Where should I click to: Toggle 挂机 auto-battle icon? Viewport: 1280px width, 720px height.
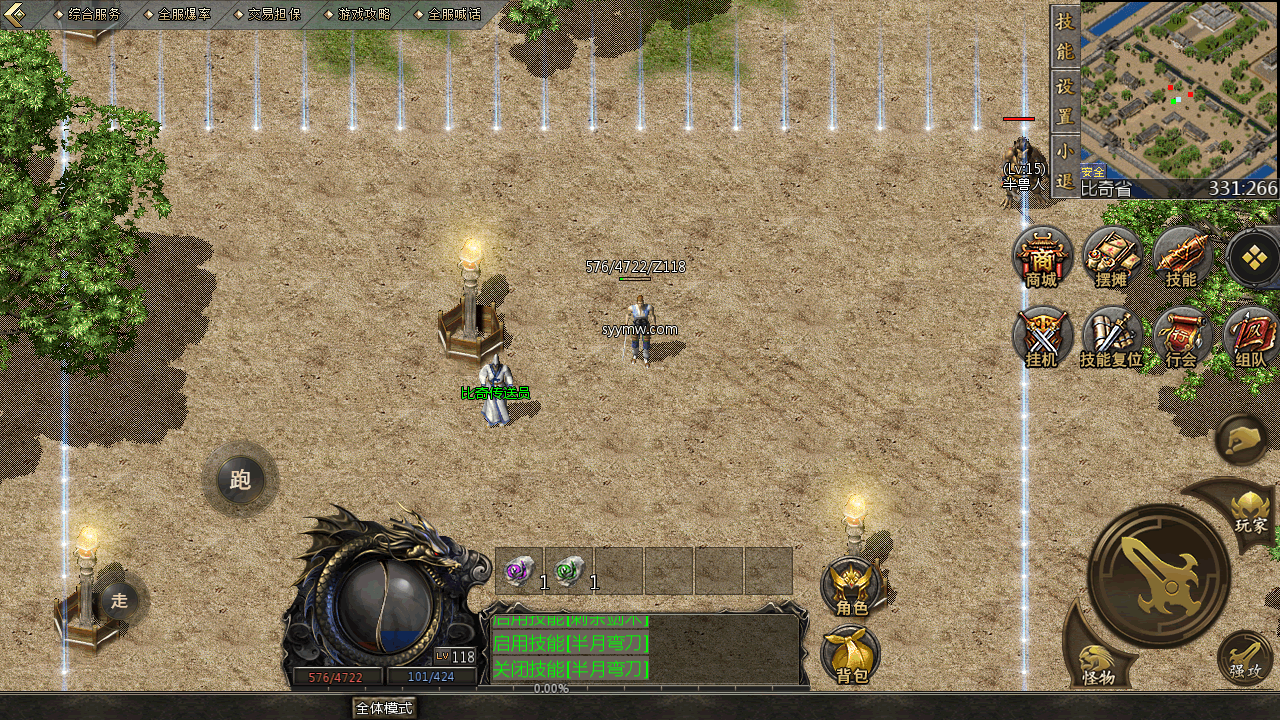pyautogui.click(x=1042, y=337)
